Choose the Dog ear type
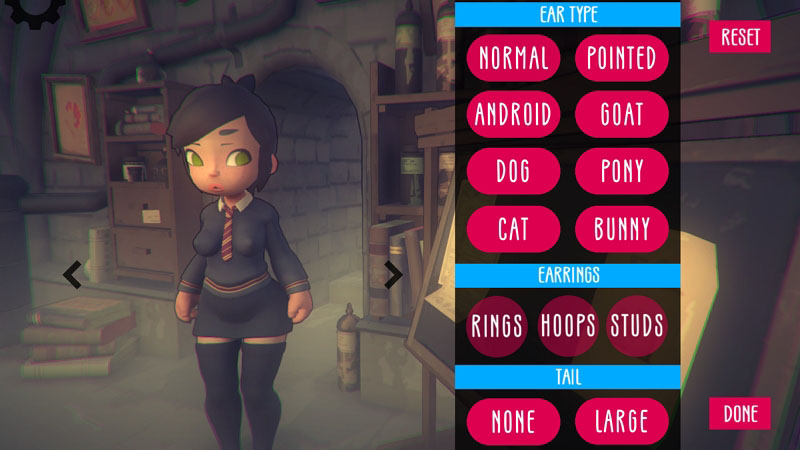The image size is (800, 450). tap(513, 171)
